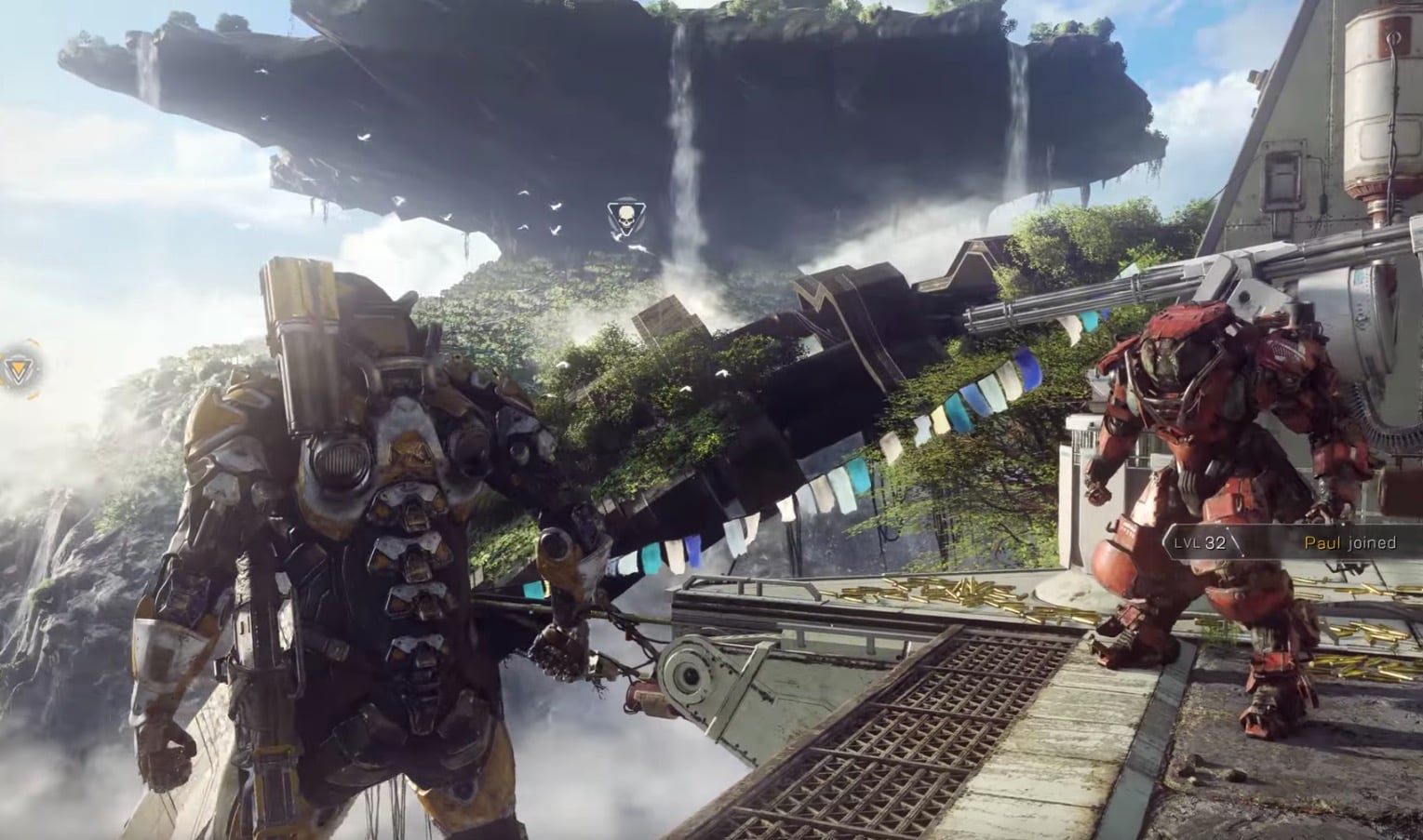
Task: Click the skull marker above the waterfall
Action: (x=626, y=215)
